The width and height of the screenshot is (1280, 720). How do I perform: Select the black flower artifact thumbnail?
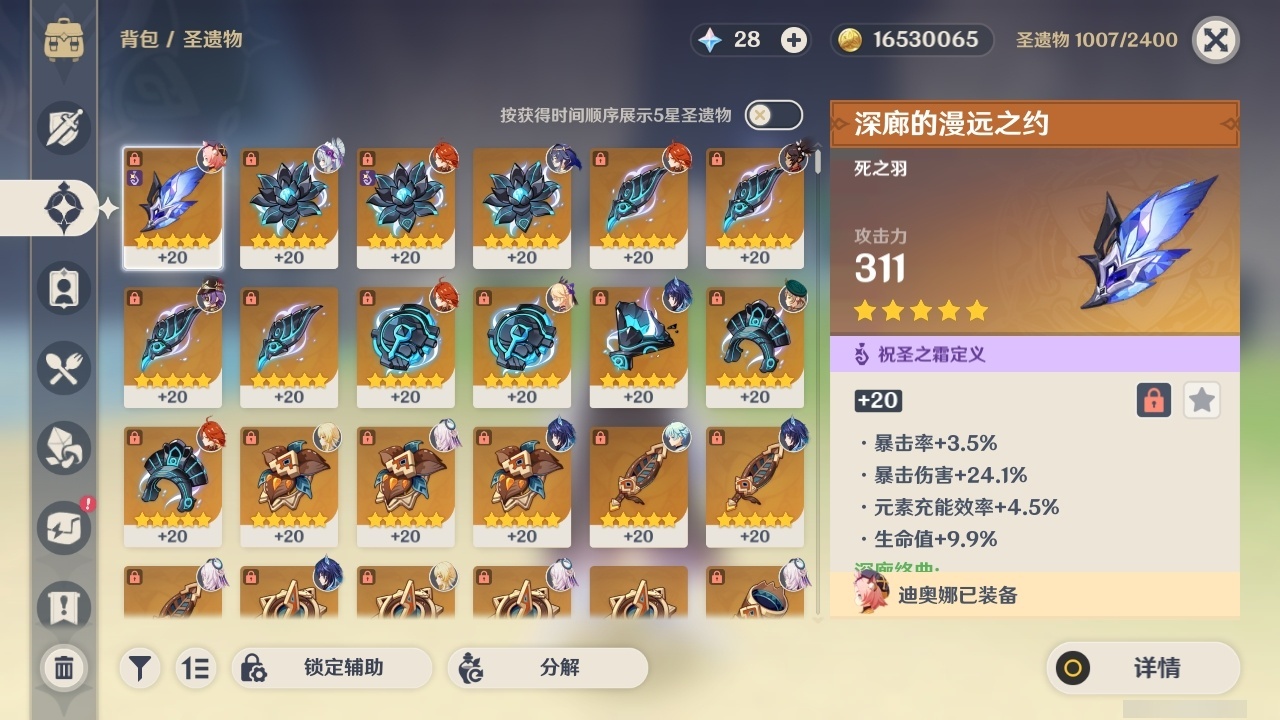[289, 205]
